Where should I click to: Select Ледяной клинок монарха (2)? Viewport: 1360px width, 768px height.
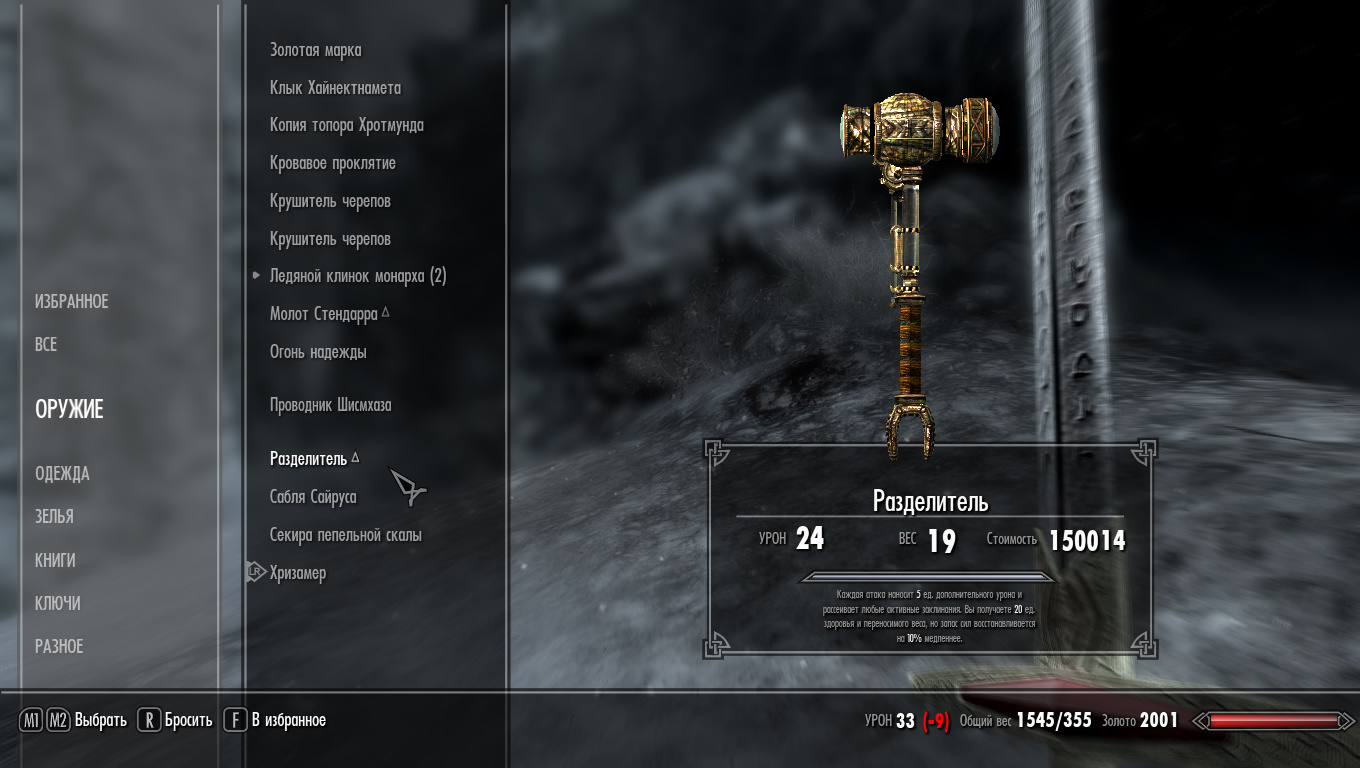coord(357,276)
